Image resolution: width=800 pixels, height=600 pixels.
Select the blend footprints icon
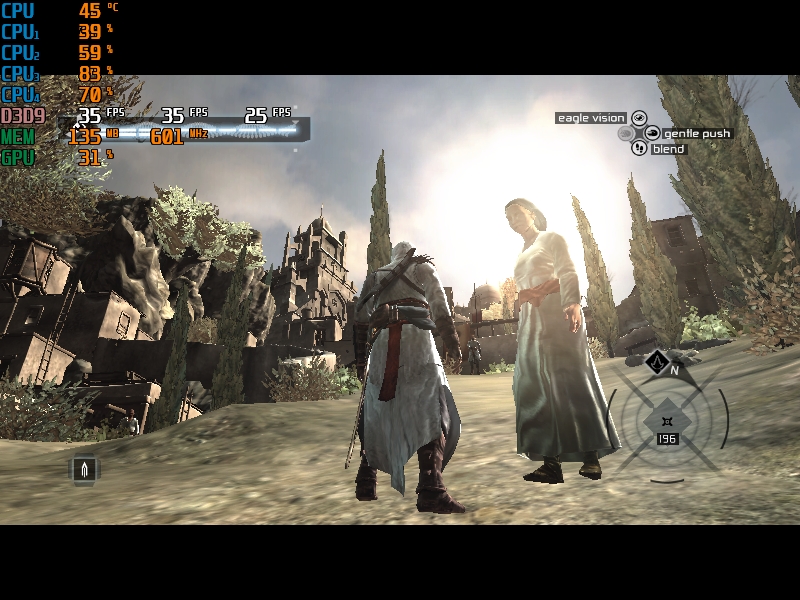(639, 148)
